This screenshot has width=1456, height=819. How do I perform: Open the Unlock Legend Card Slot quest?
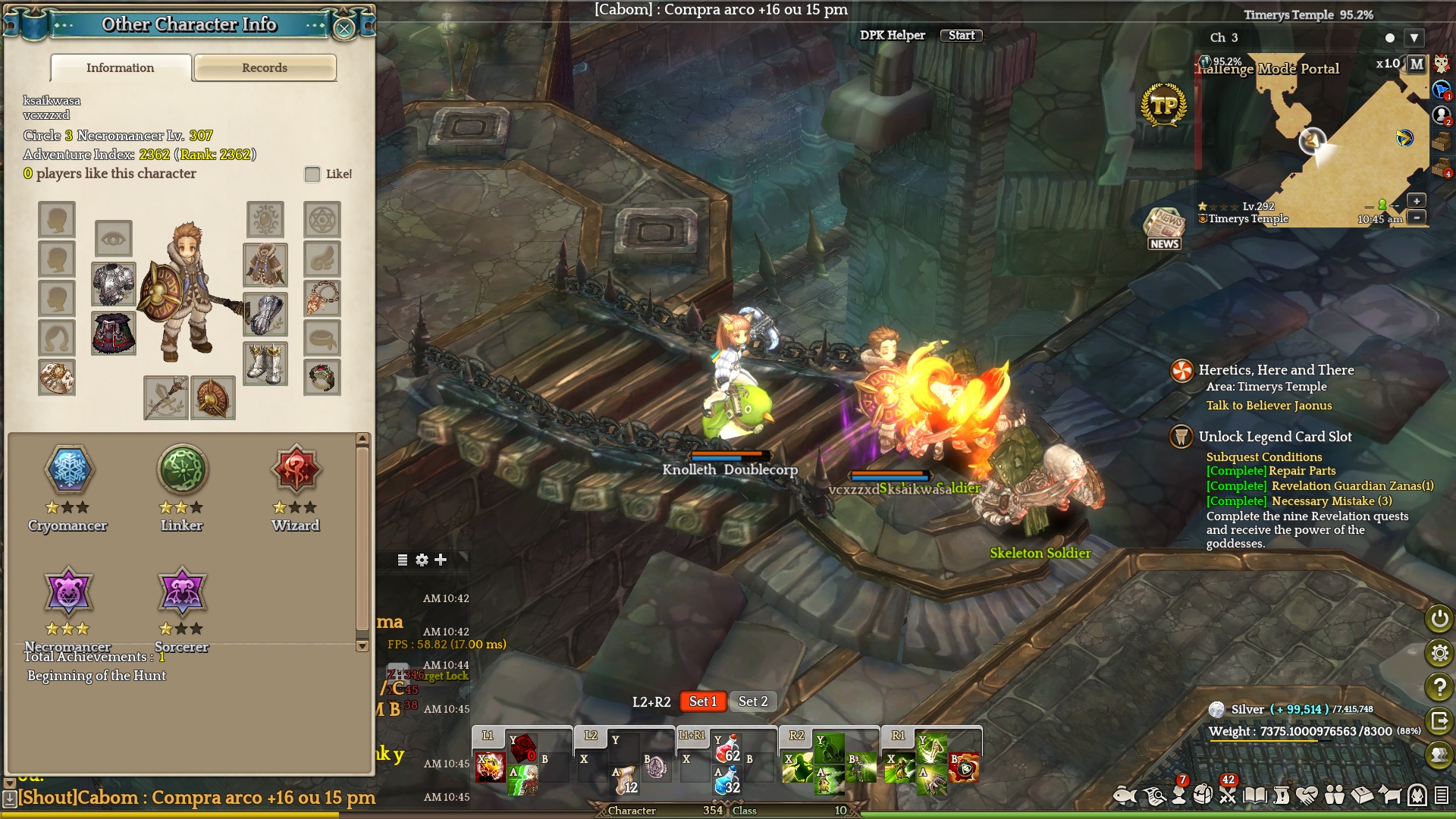click(1275, 437)
